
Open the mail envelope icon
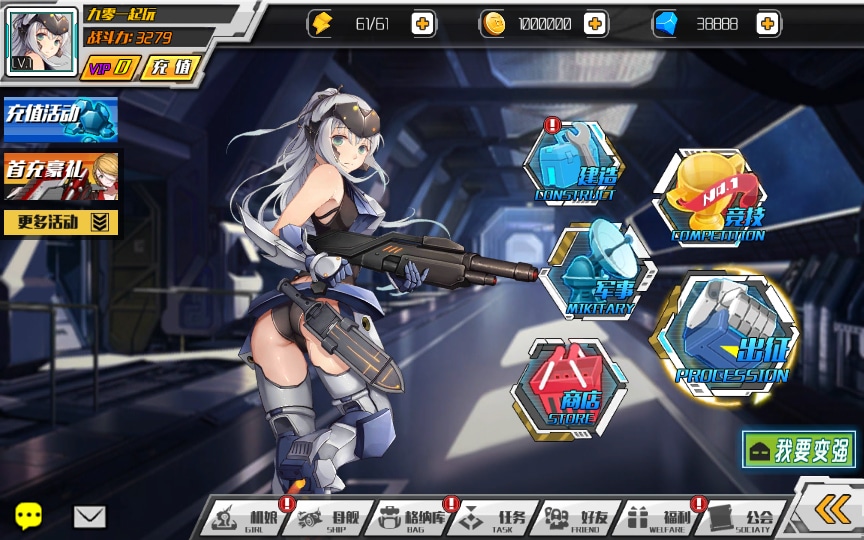coord(89,516)
